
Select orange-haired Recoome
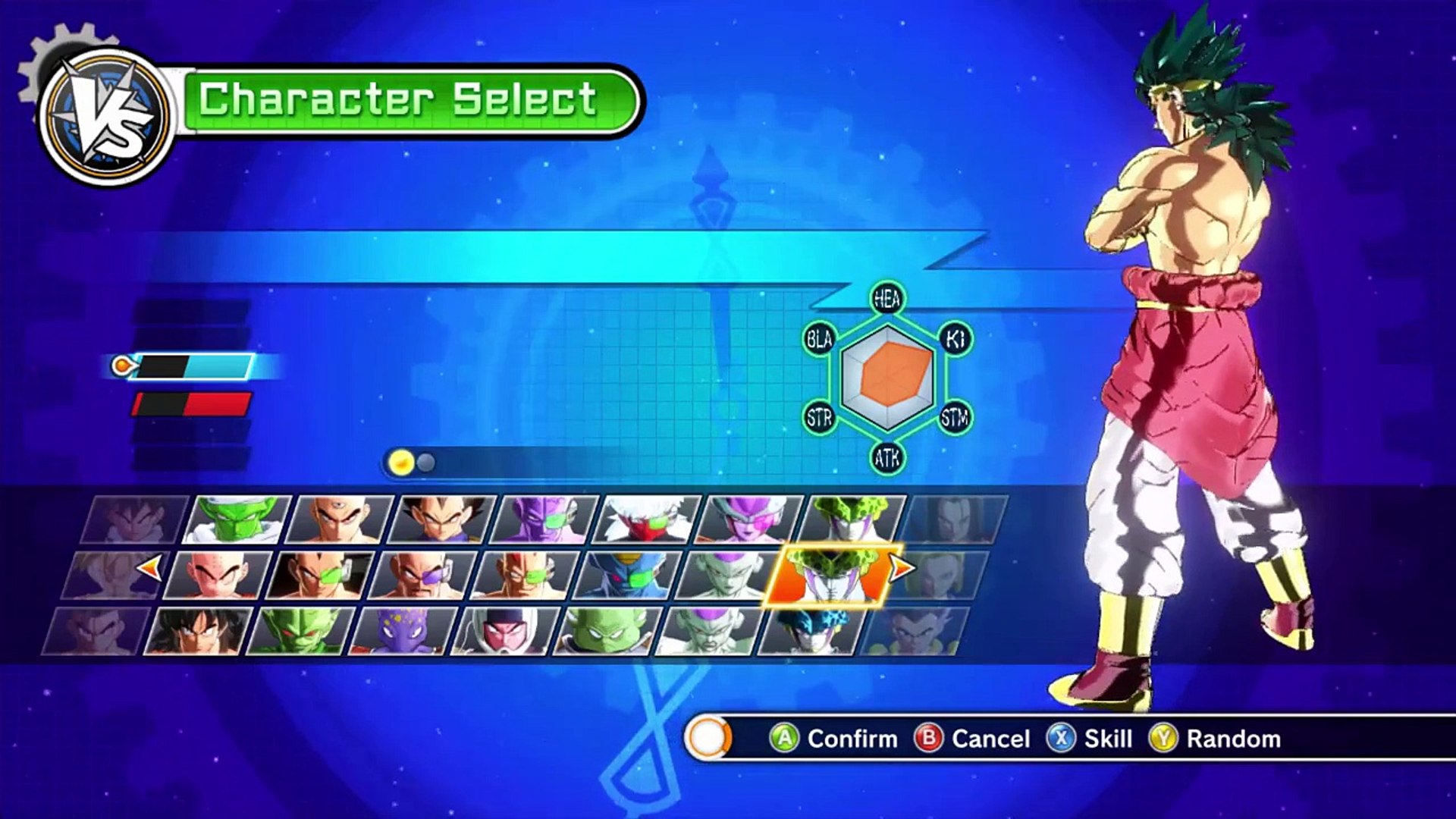pyautogui.click(x=525, y=576)
